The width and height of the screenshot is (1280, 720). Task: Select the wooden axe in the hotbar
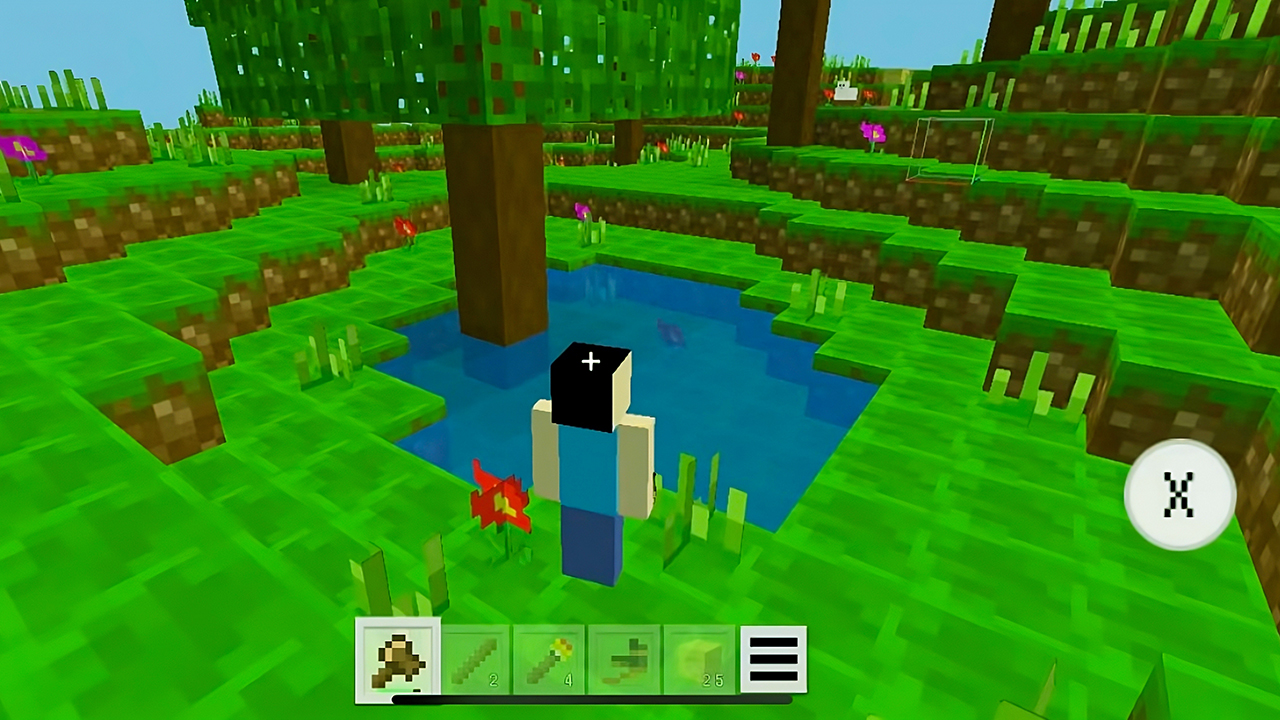click(x=397, y=658)
